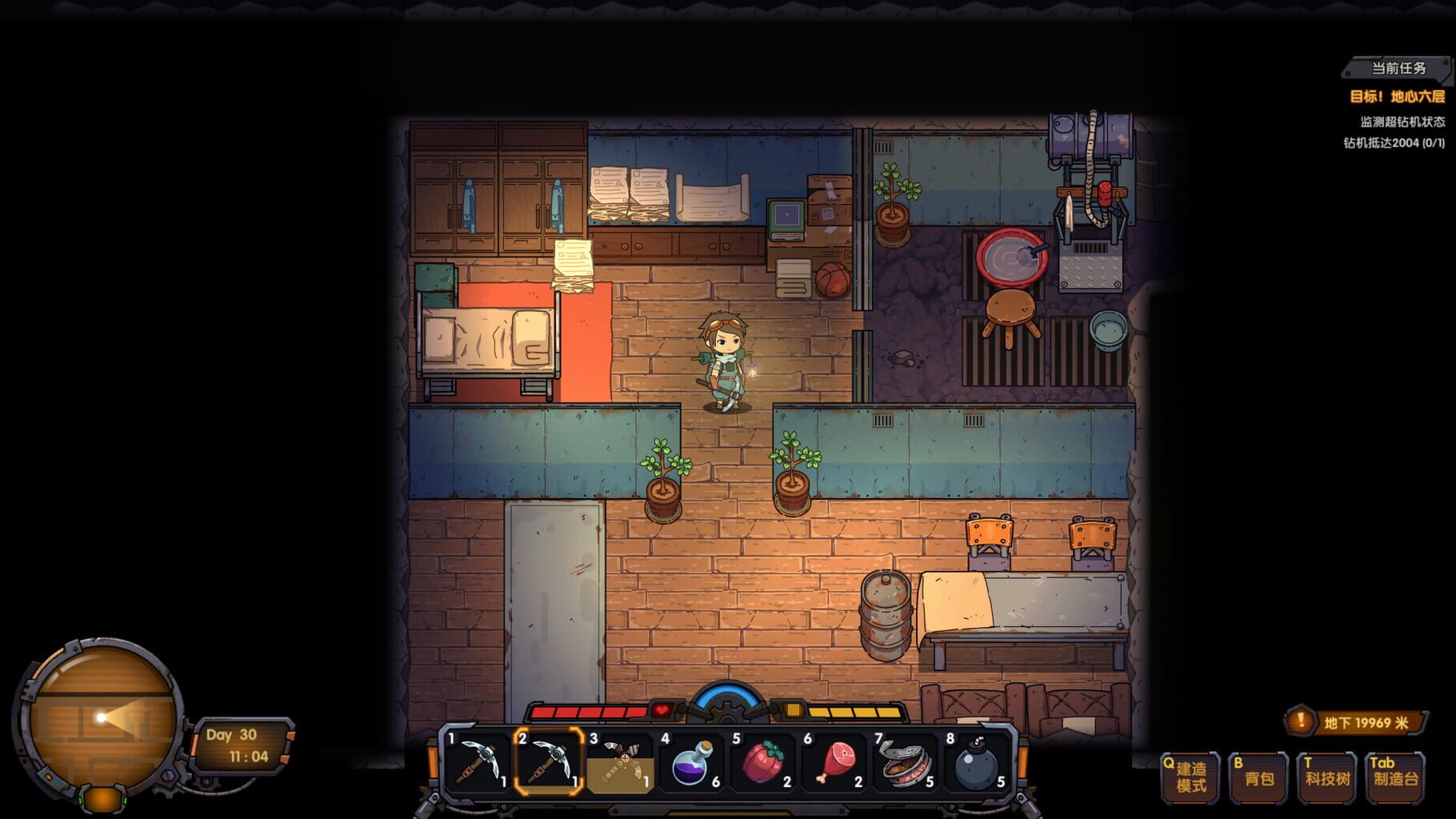Open the 科技树 tech tree
Image resolution: width=1456 pixels, height=819 pixels.
pyautogui.click(x=1325, y=774)
